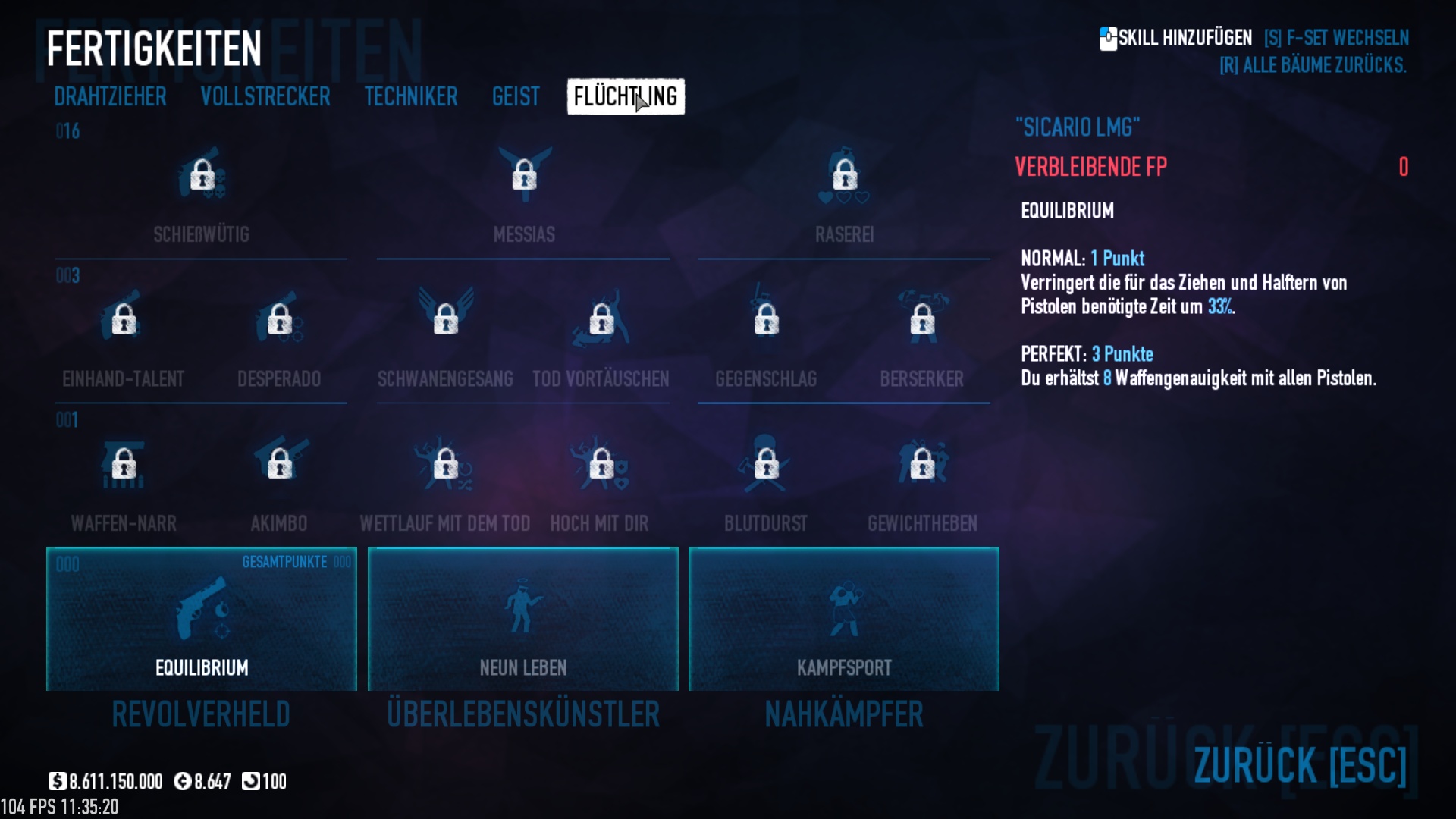Select the Equilibrium skill tile
Image resolution: width=1456 pixels, height=819 pixels.
pyautogui.click(x=202, y=619)
